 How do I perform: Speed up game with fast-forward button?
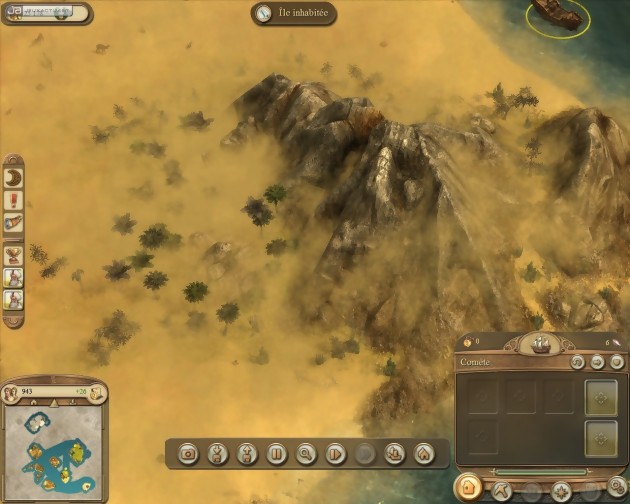tap(336, 454)
